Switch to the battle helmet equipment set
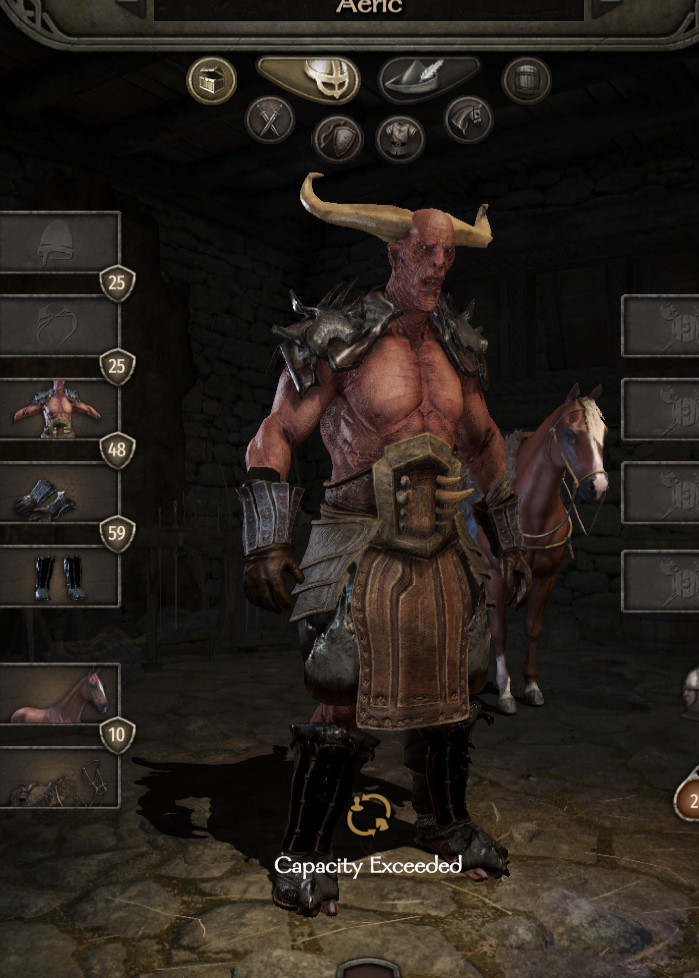 click(x=309, y=79)
